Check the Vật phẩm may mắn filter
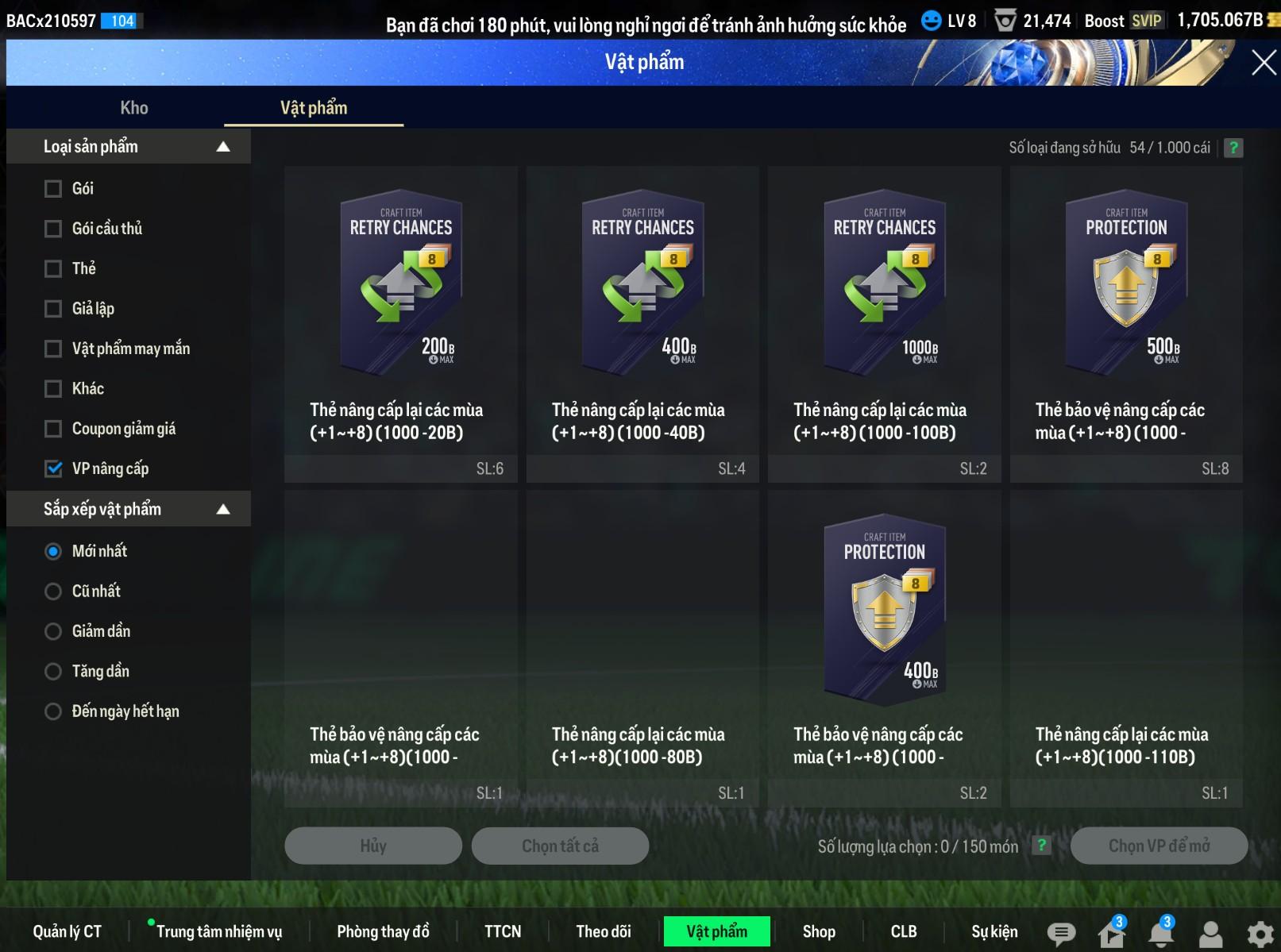 [x=53, y=349]
